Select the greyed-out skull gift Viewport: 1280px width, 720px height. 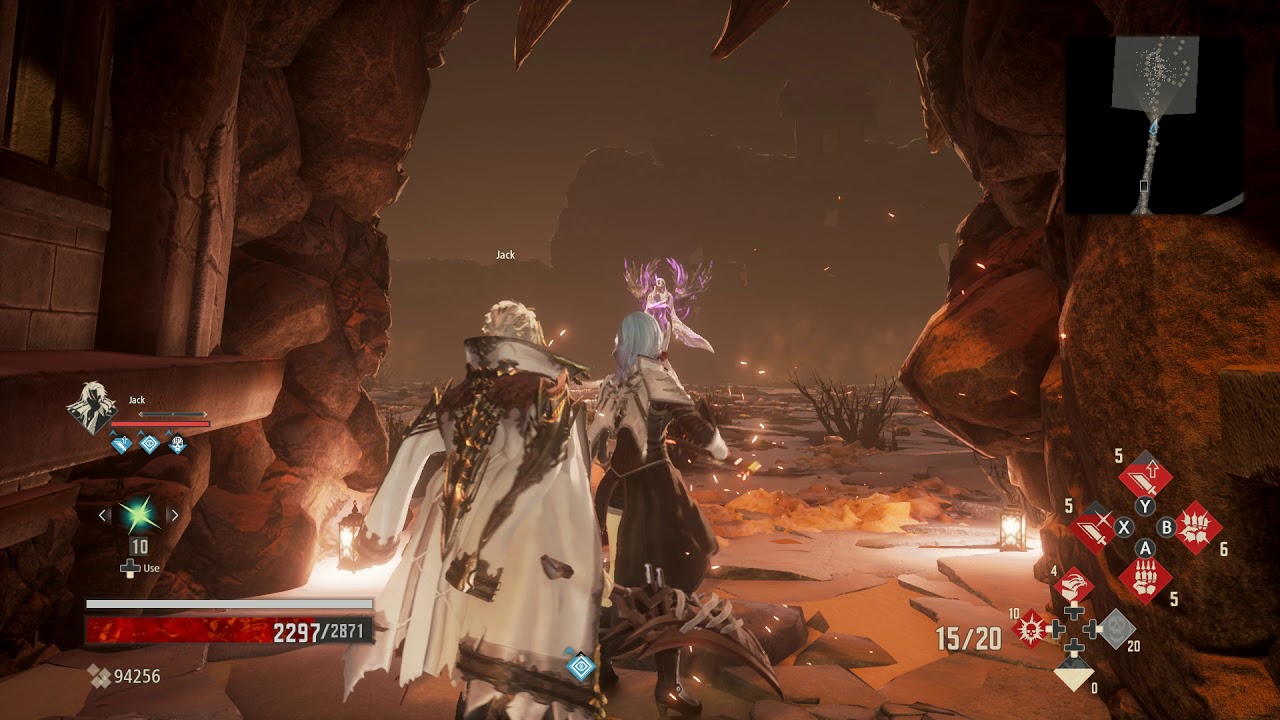[1116, 629]
